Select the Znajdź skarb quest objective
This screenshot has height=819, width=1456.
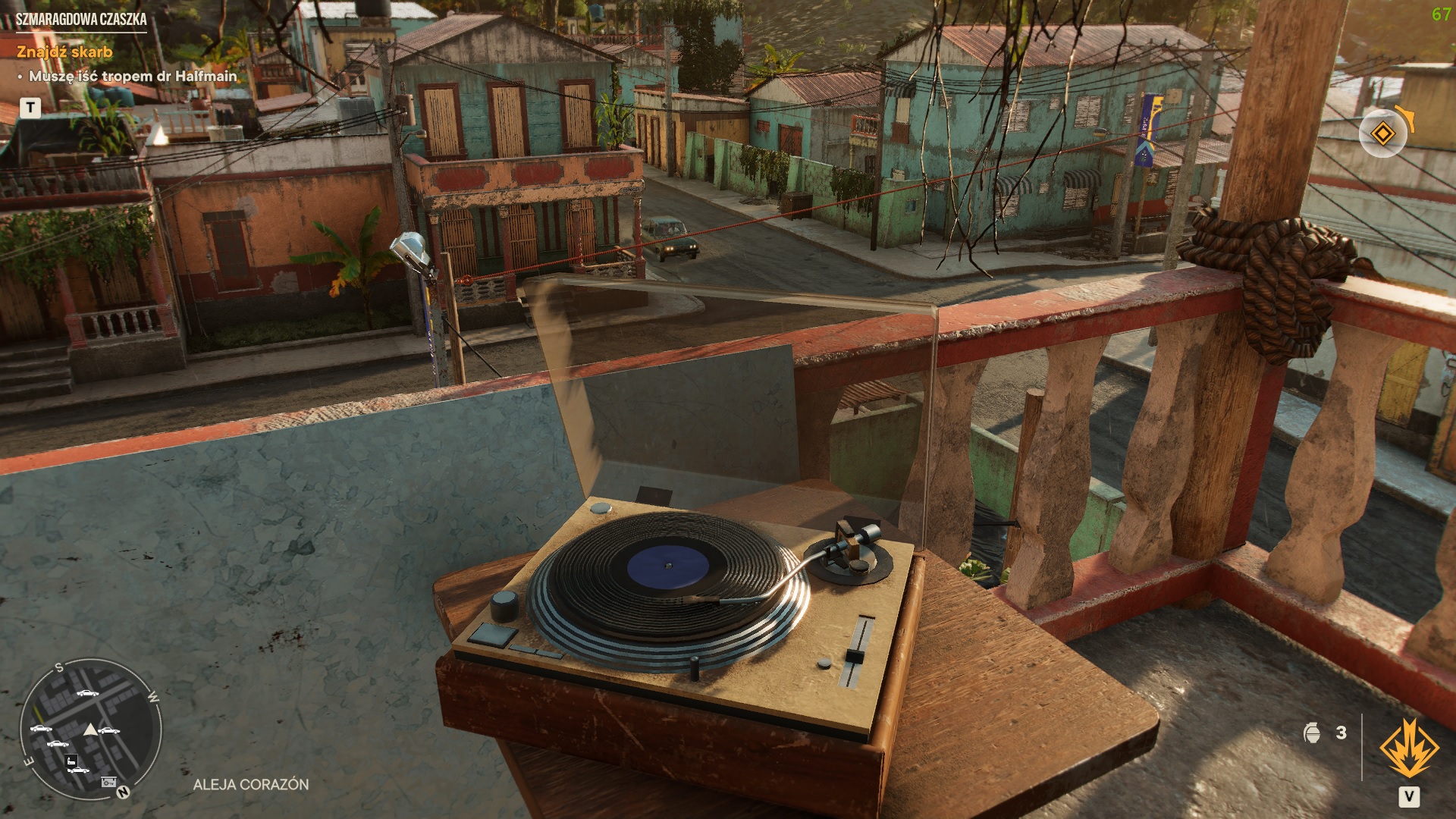[64, 52]
